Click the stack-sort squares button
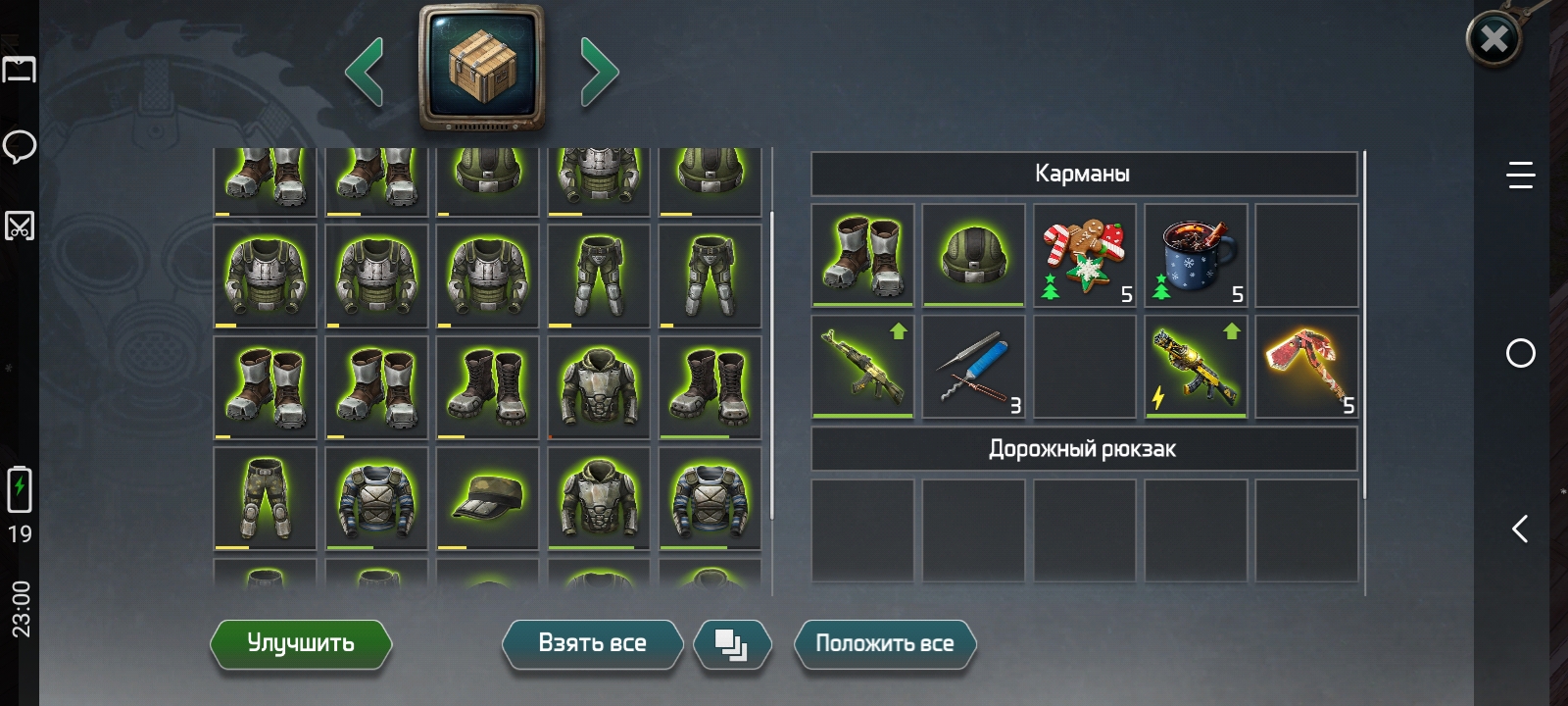 pos(732,645)
